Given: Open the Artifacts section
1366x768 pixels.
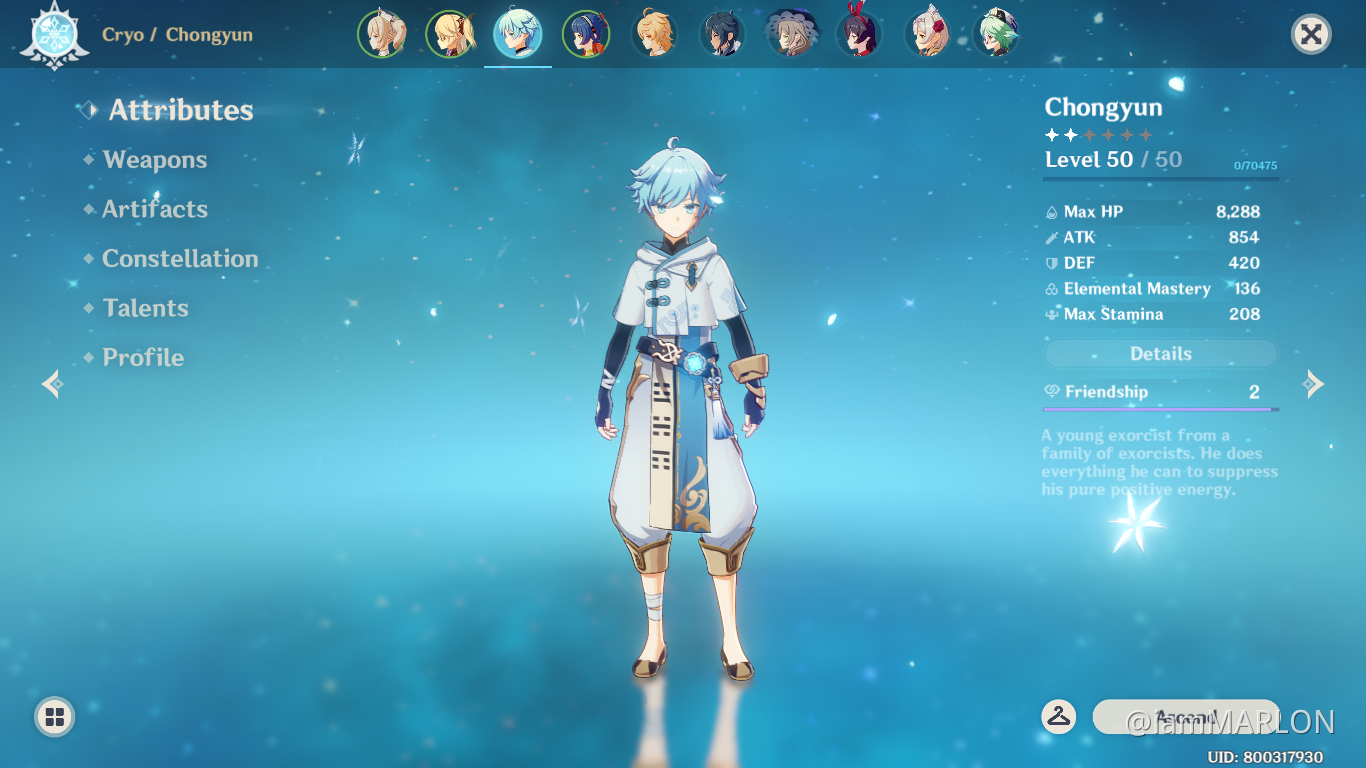Looking at the screenshot, I should tap(153, 209).
